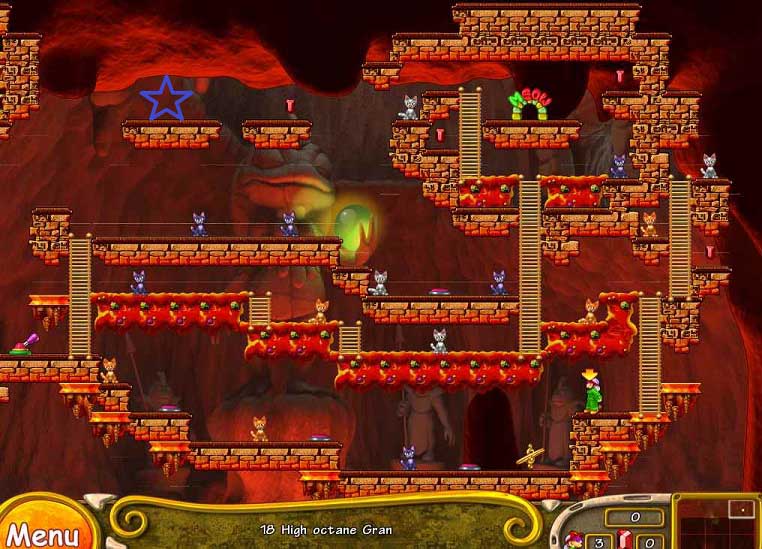Open the Menu button
Screen dimensions: 762x549
point(42,530)
